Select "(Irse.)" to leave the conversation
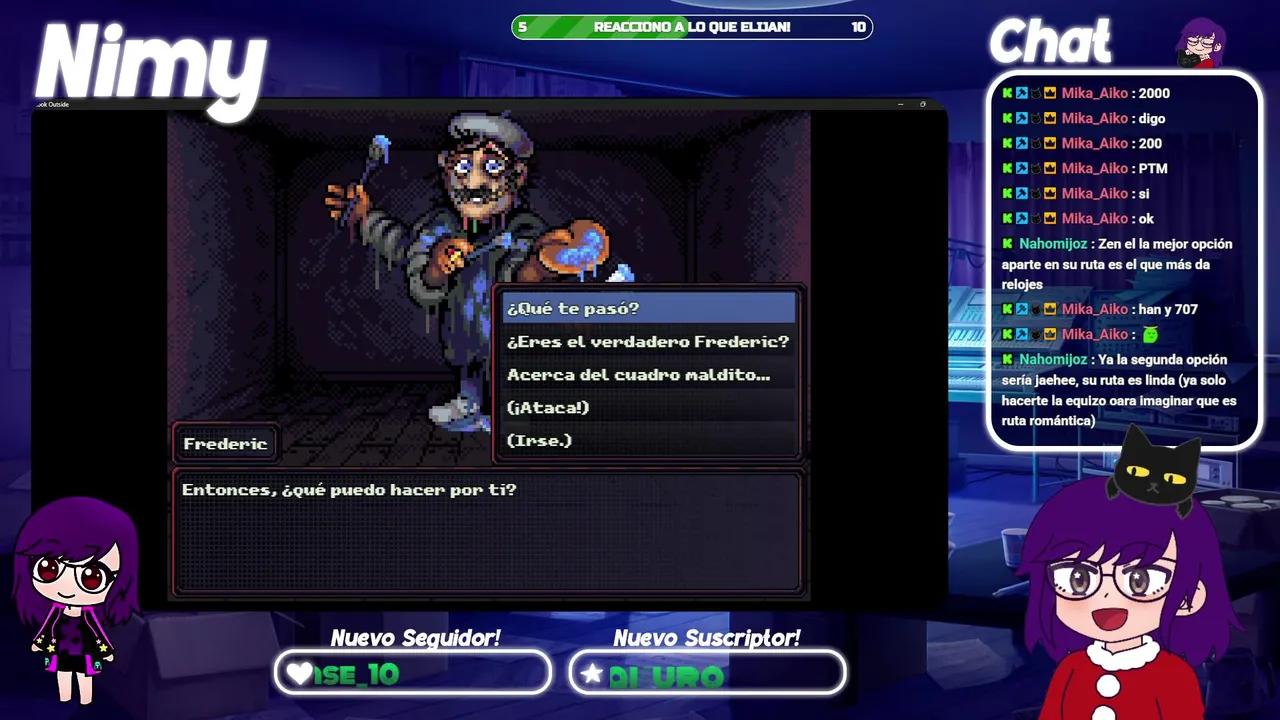Viewport: 1280px width, 720px height. click(541, 440)
